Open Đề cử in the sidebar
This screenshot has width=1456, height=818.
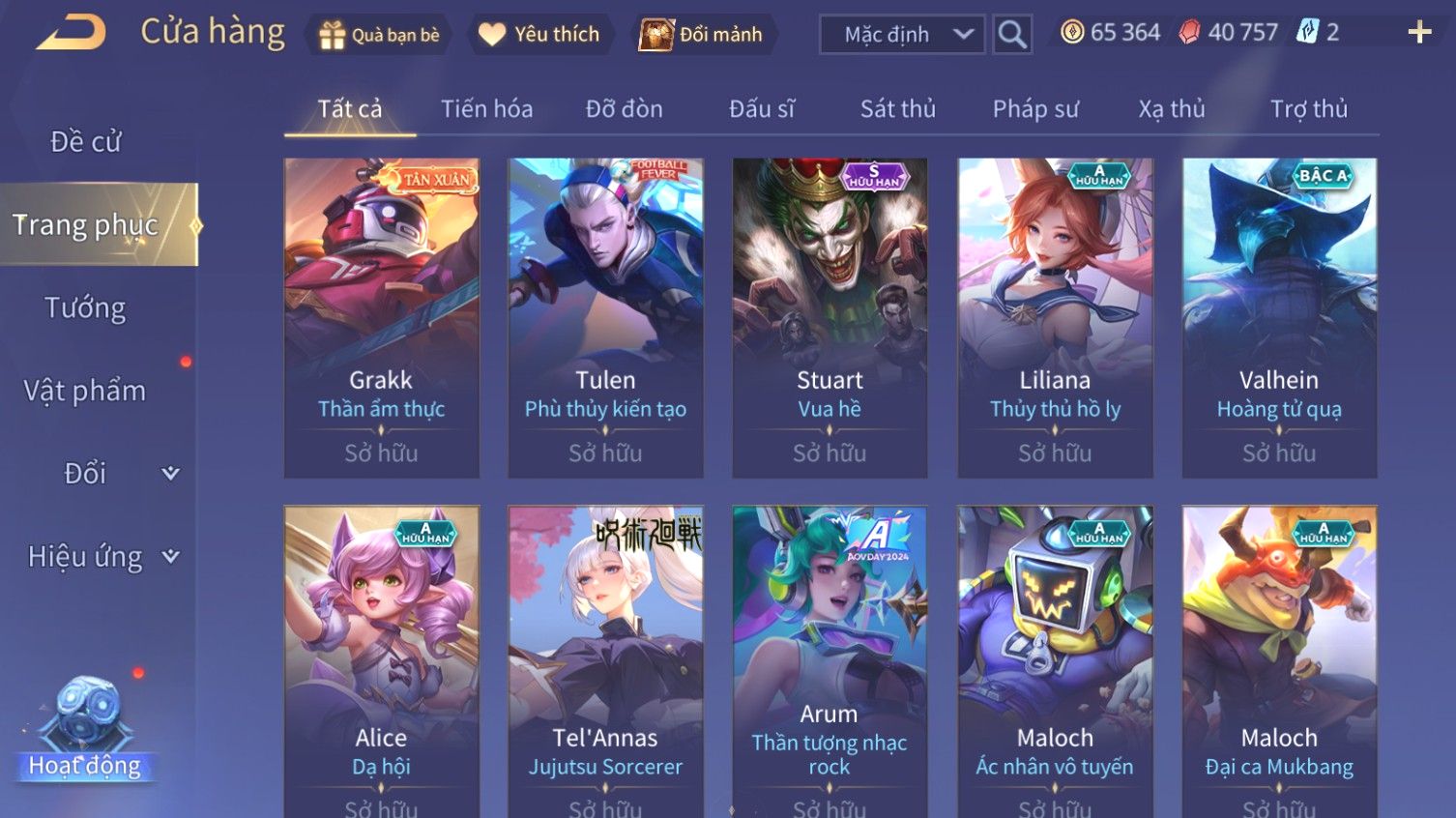tap(86, 142)
